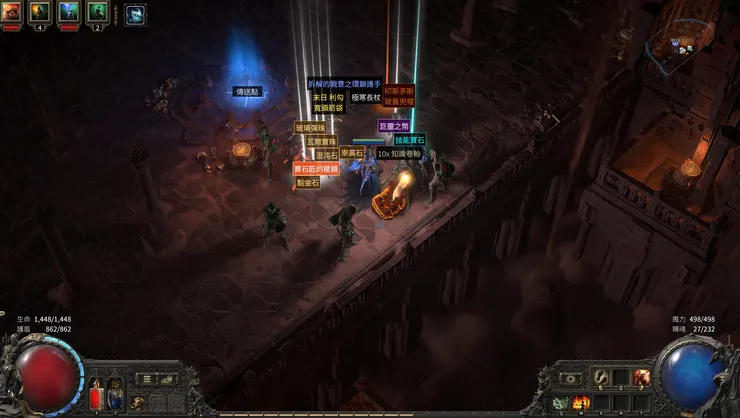Pick up the 技能寶石 item label

[409, 141]
